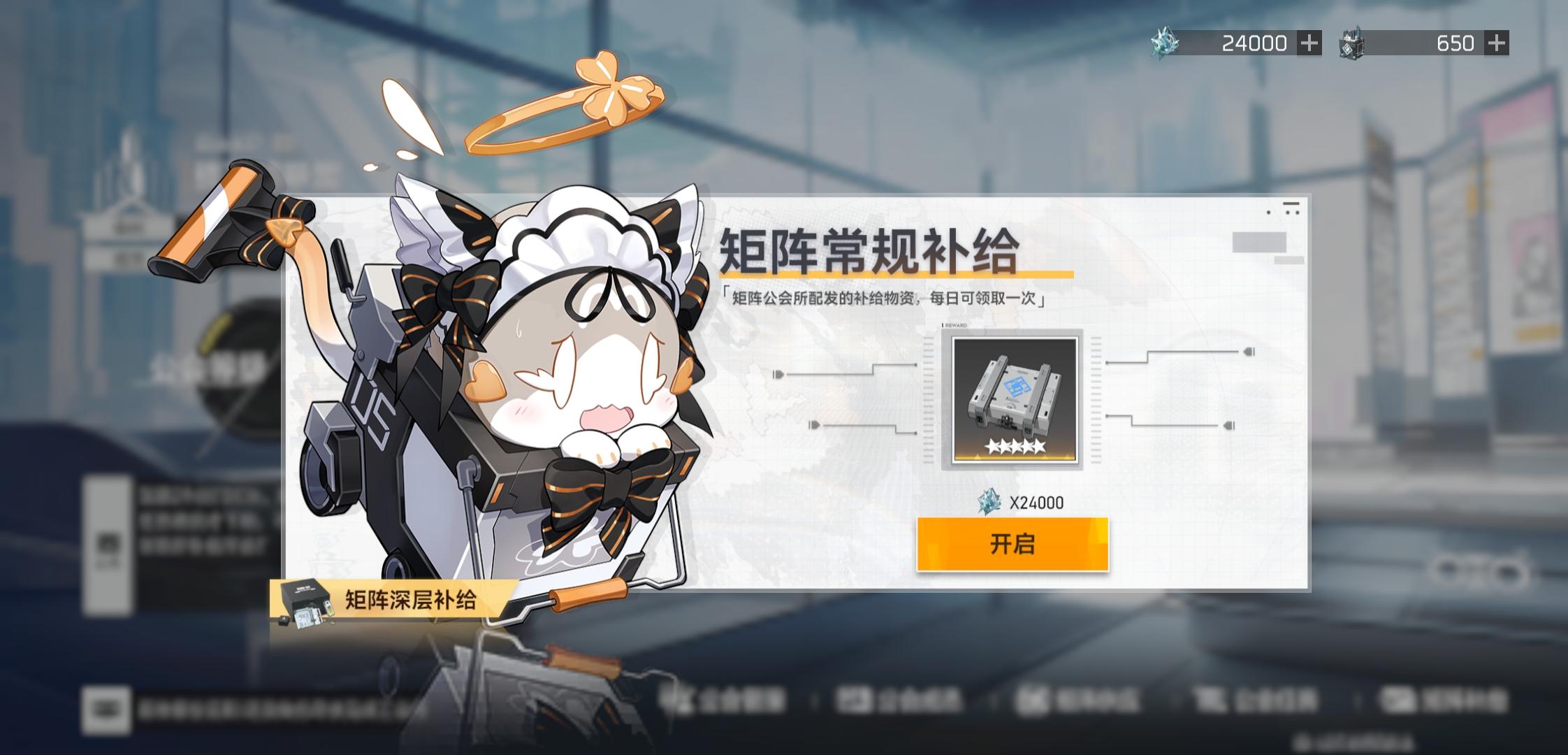Click the blue crystal currency icon in top bar
Image resolution: width=1568 pixels, height=755 pixels.
[1164, 42]
